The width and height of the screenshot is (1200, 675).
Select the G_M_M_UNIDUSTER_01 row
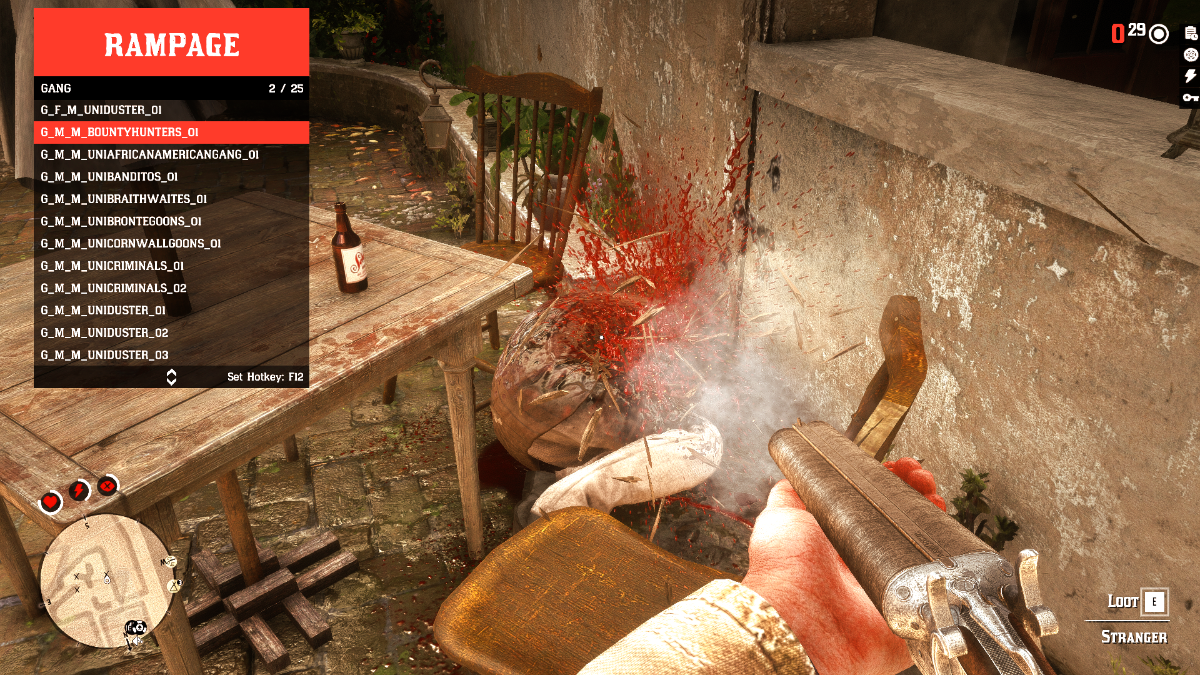click(171, 310)
